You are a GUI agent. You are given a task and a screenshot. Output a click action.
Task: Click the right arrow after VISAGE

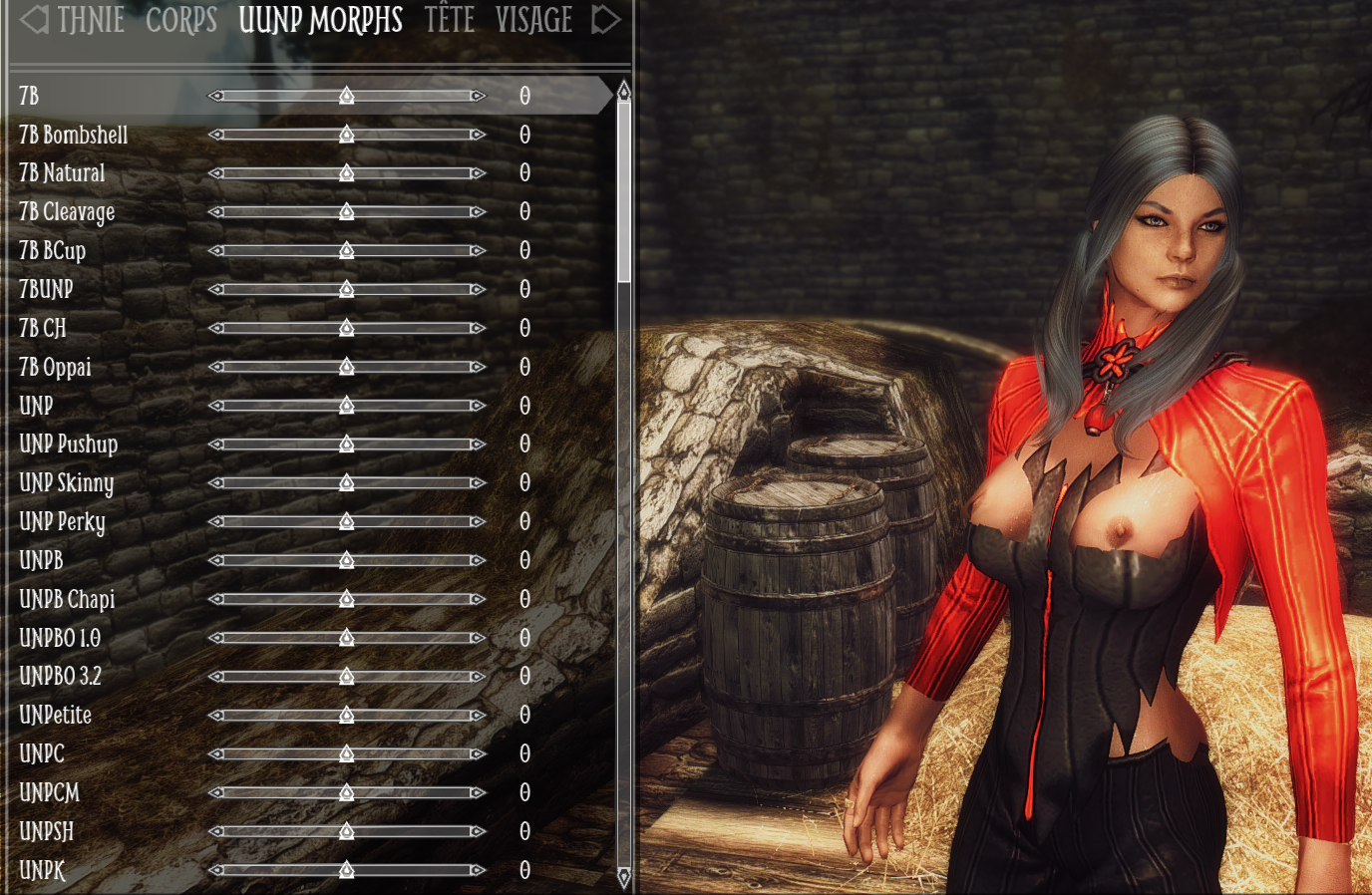pyautogui.click(x=605, y=20)
